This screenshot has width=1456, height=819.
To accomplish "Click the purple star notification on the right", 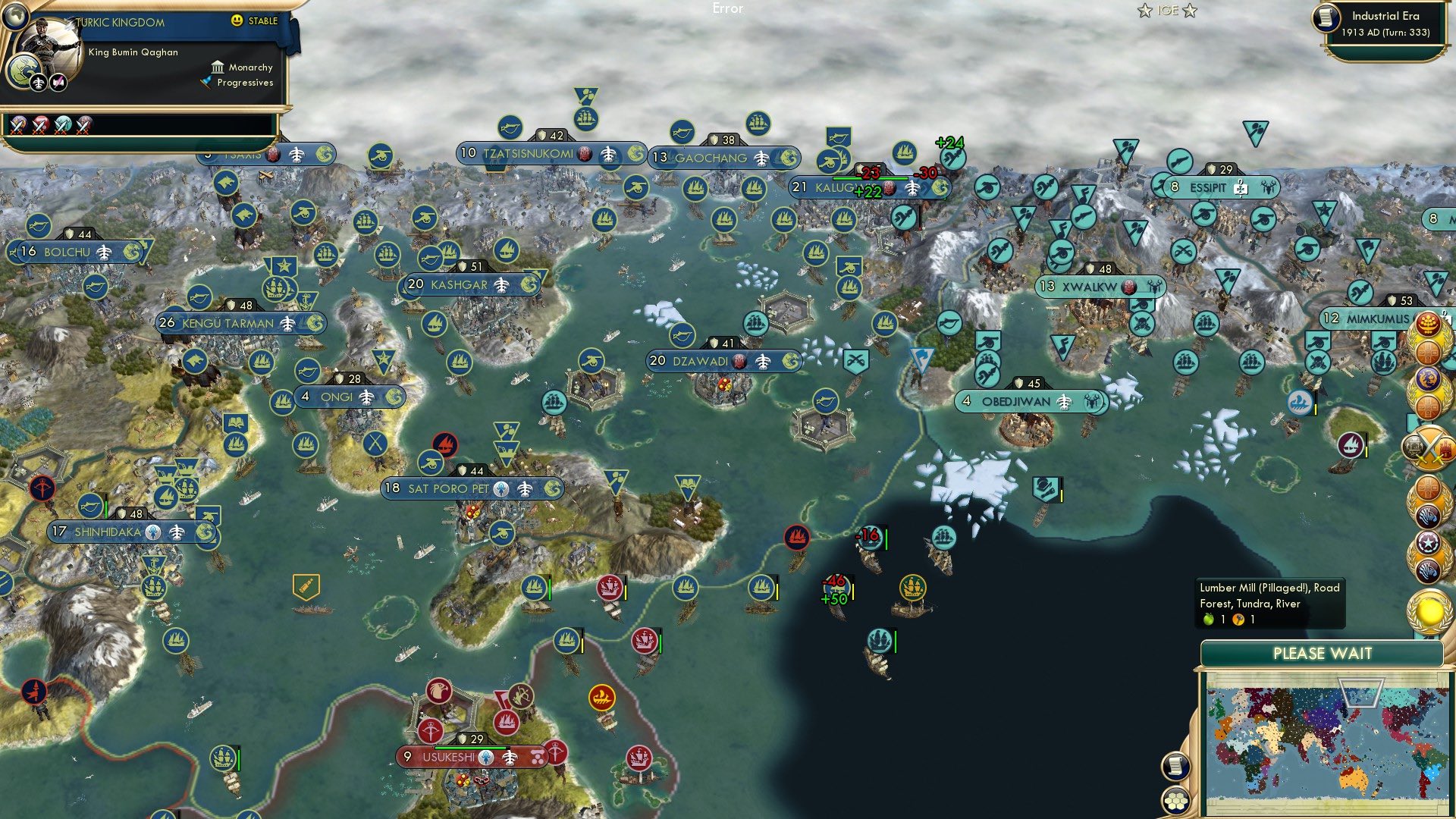I will click(x=1429, y=543).
